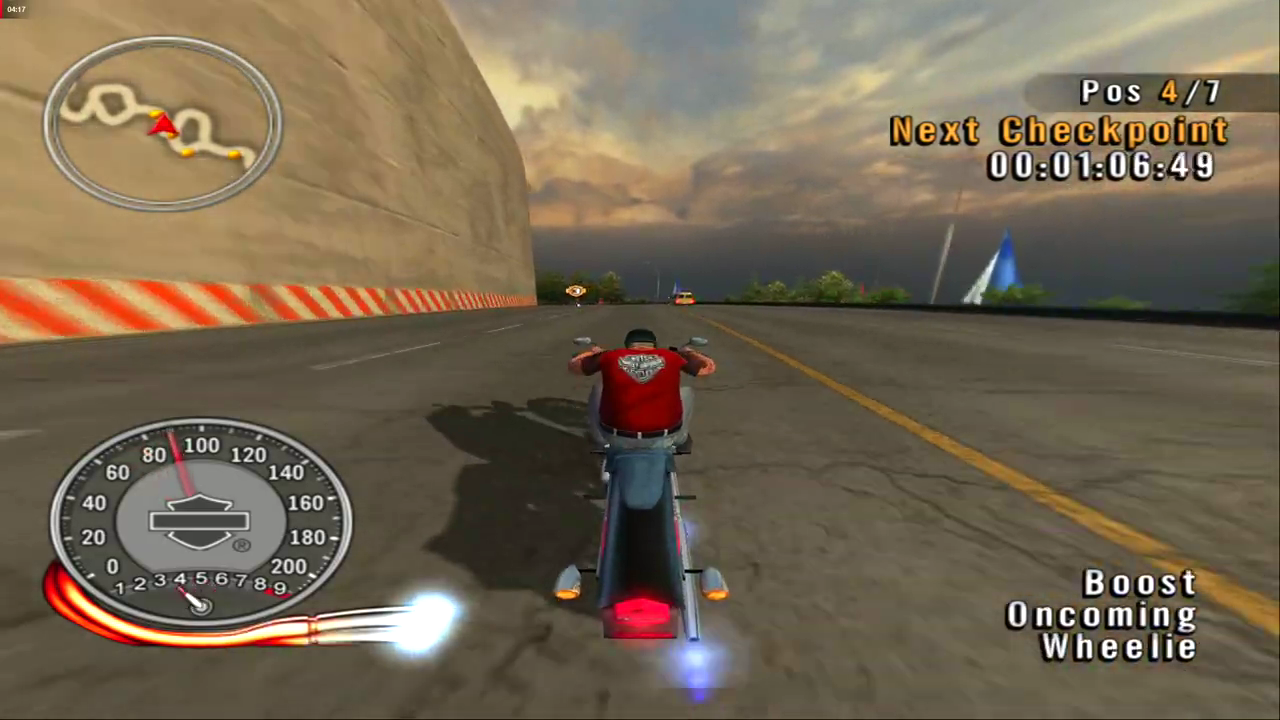Screen dimensions: 1280x720
Task: Click the Boost prompt text
Action: click(x=1139, y=583)
